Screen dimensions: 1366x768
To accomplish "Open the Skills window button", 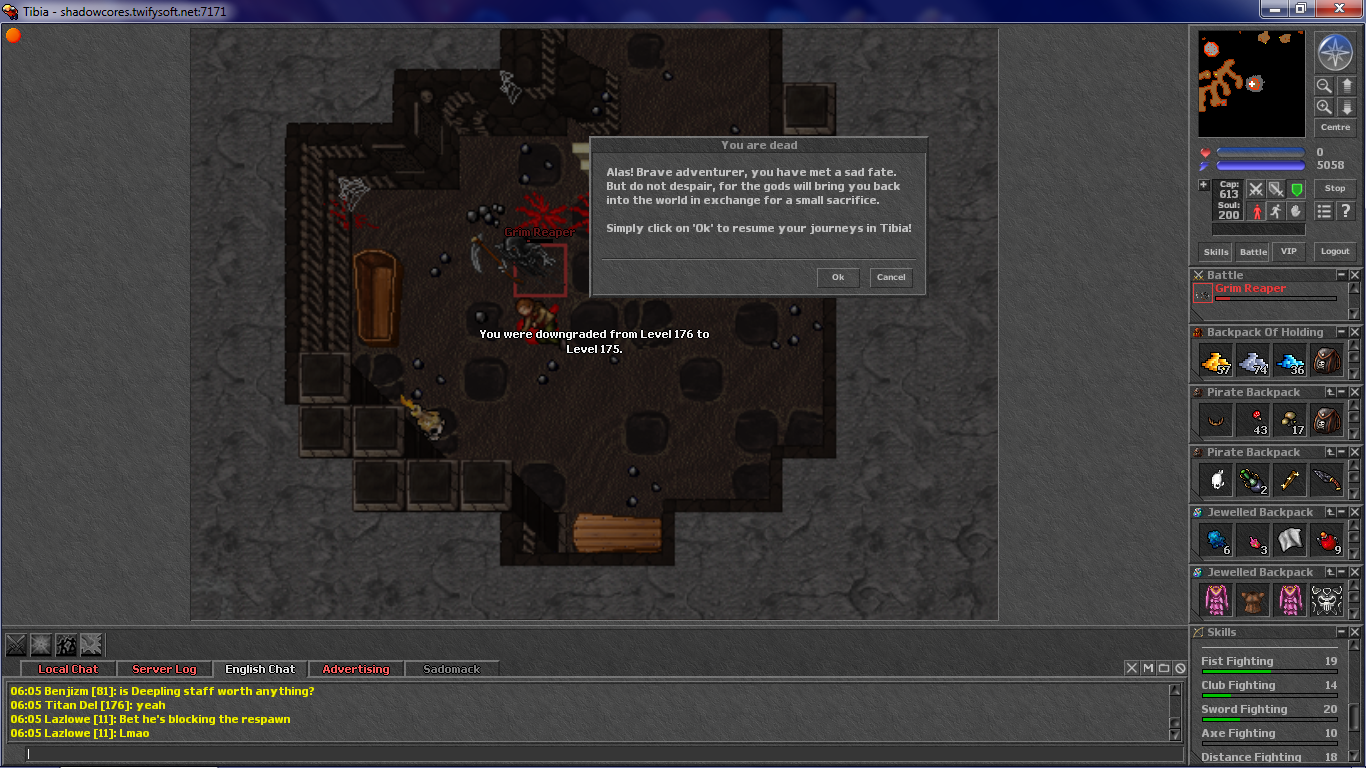I will tap(1216, 252).
